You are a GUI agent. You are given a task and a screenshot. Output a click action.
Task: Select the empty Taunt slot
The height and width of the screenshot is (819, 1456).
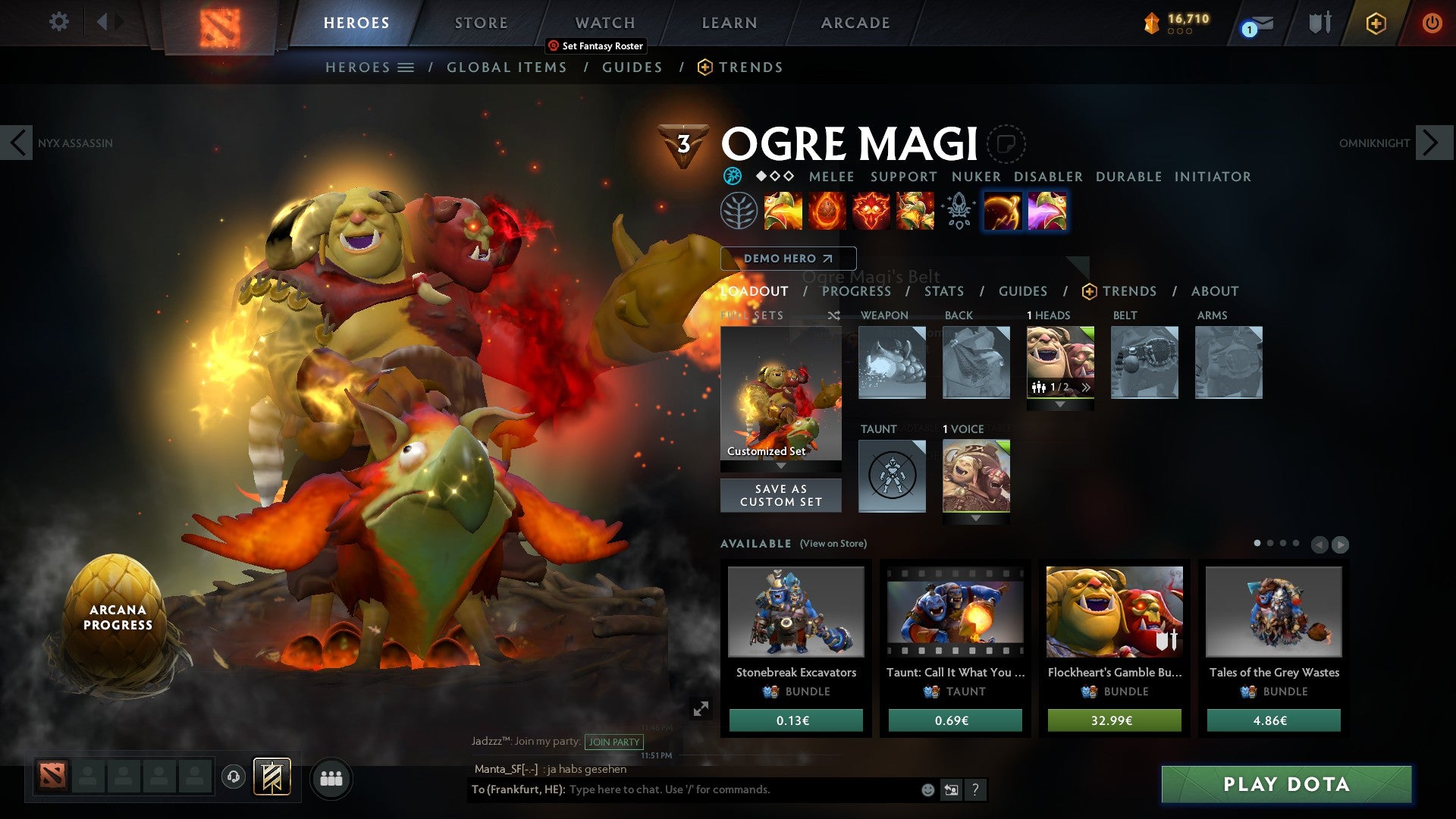tap(892, 475)
